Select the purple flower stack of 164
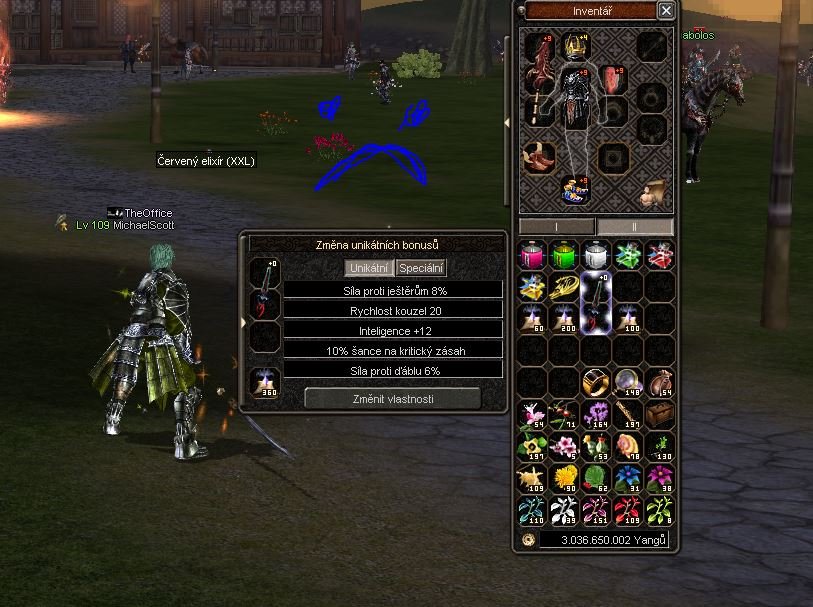Screen dimensions: 813x607 pyautogui.click(x=596, y=414)
